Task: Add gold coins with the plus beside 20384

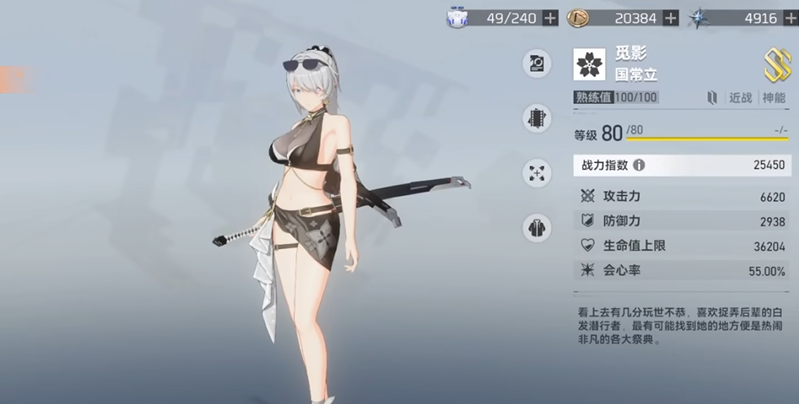Action: click(x=670, y=17)
